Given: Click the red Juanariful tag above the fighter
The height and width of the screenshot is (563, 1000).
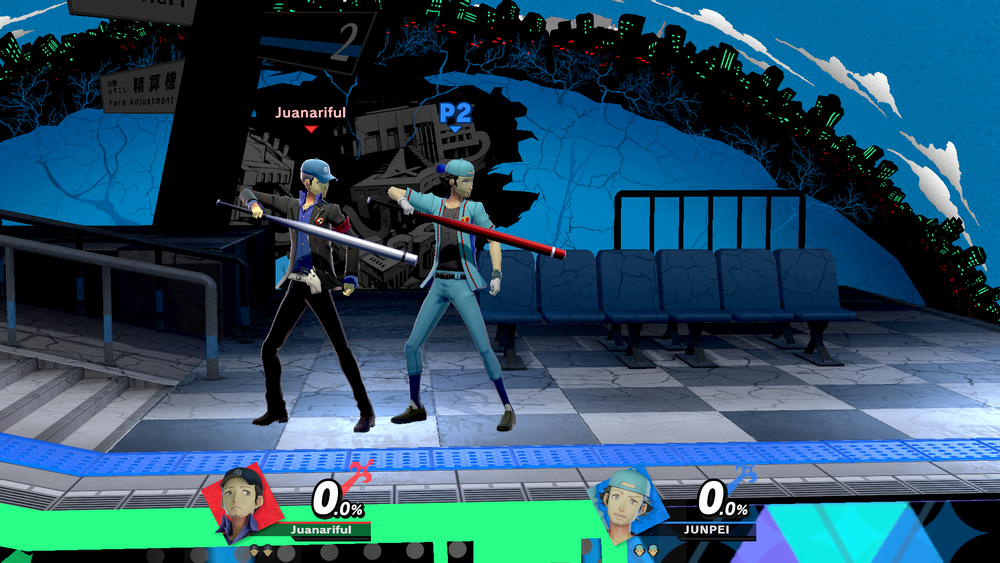Looking at the screenshot, I should pyautogui.click(x=311, y=113).
